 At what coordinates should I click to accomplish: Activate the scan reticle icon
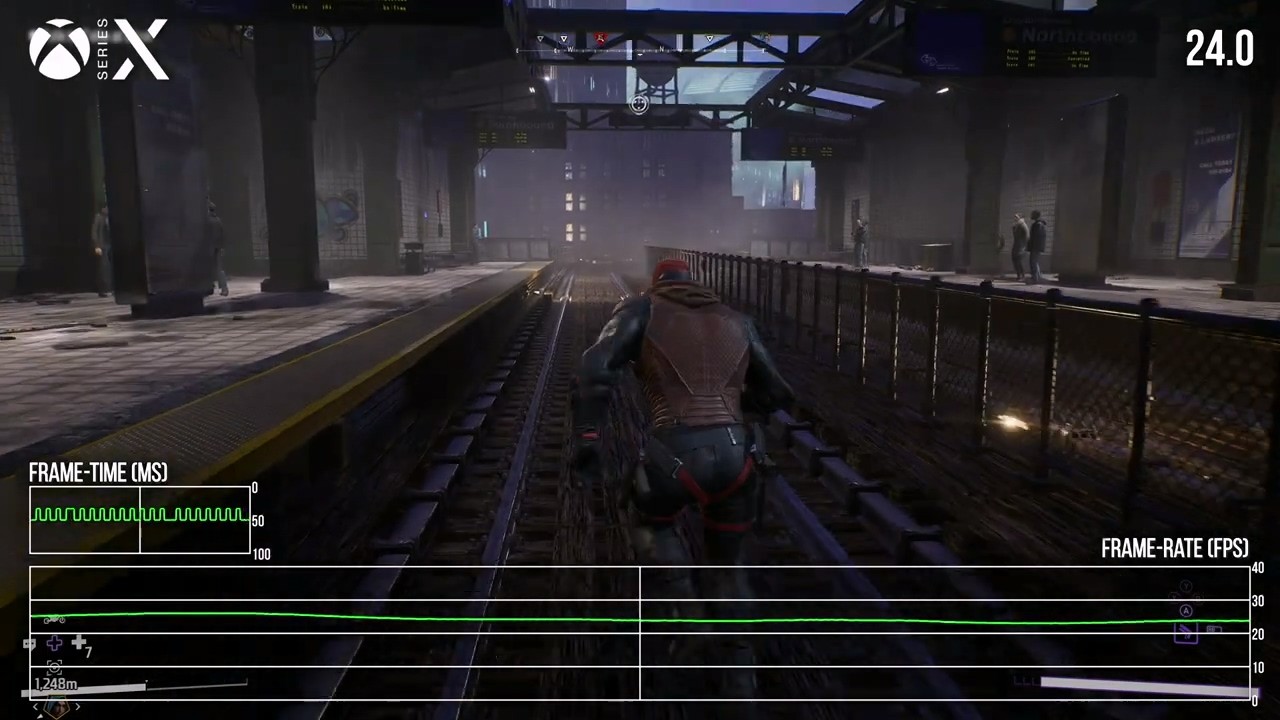pyautogui.click(x=54, y=667)
